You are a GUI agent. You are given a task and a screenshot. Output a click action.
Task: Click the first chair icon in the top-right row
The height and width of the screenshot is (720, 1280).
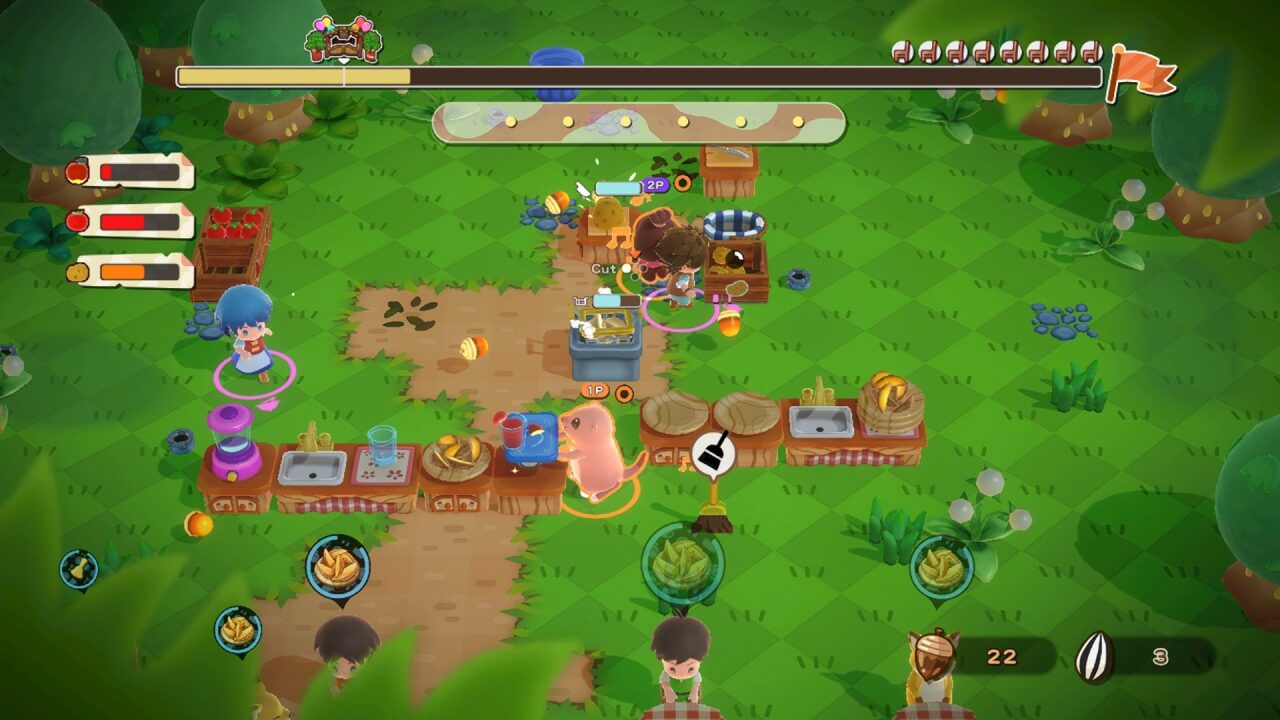coord(902,52)
